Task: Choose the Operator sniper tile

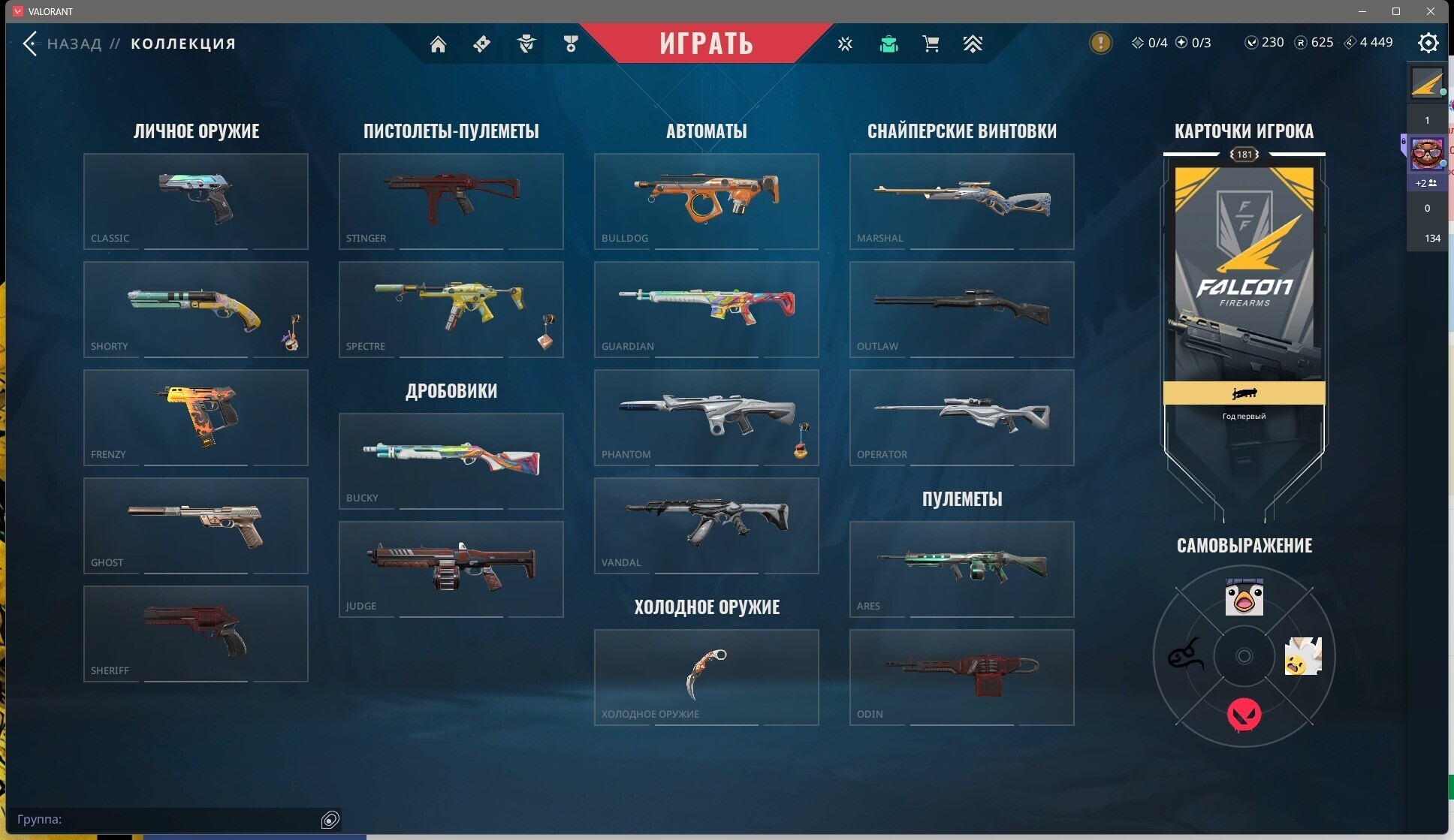Action: [962, 417]
